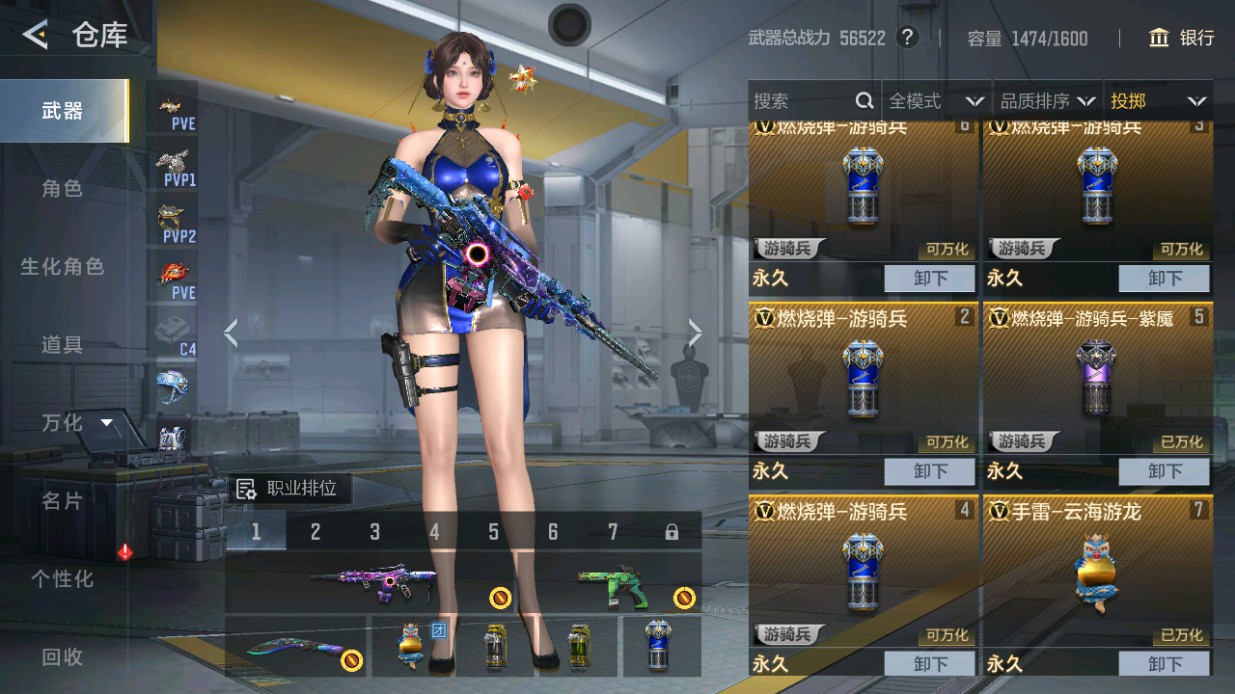Viewport: 1235px width, 694px height.
Task: Open the 职业排位 loadout button
Action: pyautogui.click(x=288, y=489)
